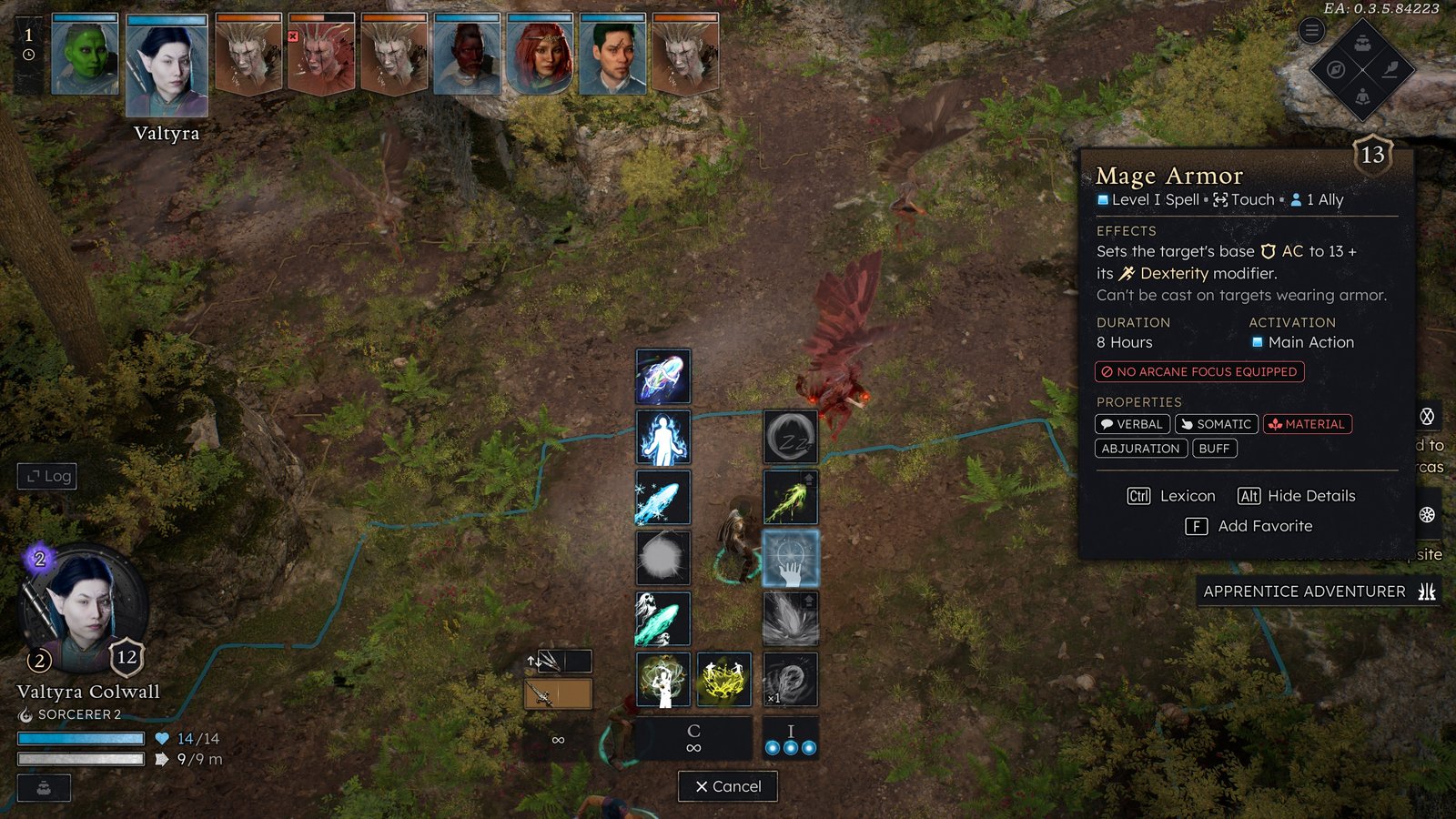Select the multicolored chromatic orb spell
Screen dimensions: 1456x819
662,377
